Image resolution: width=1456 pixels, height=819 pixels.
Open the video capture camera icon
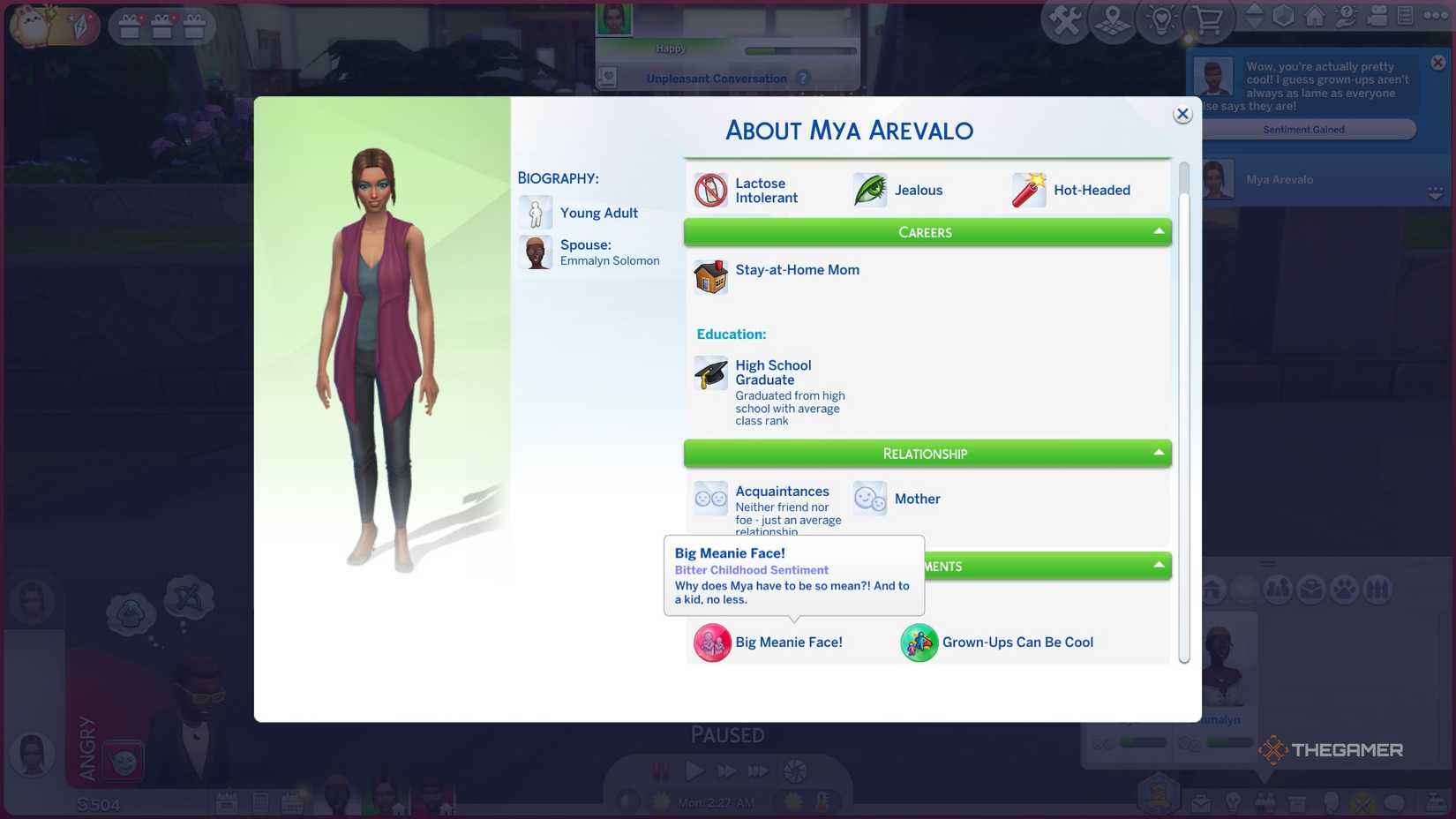[x=1376, y=15]
